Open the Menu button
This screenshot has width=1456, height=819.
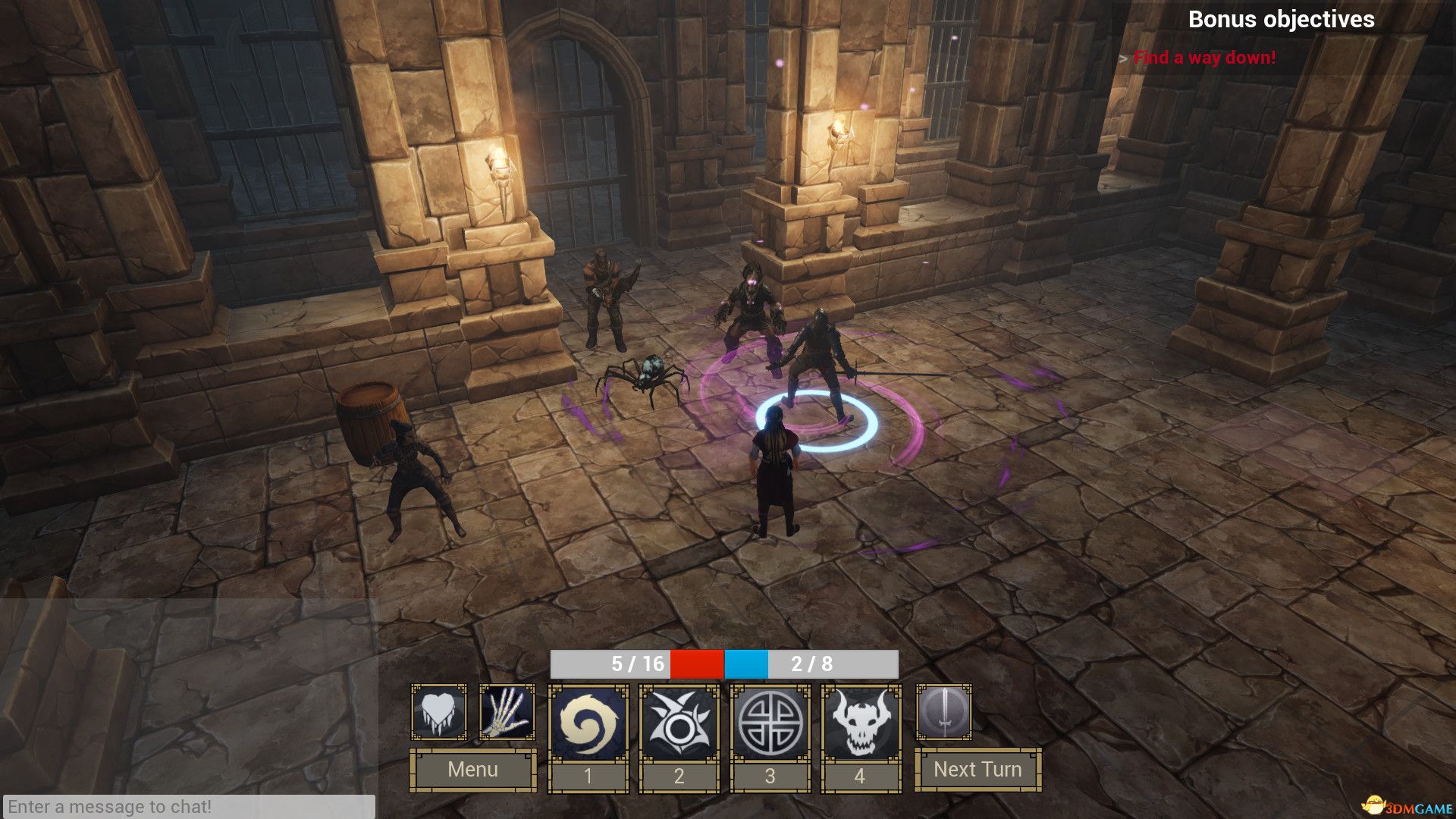(x=472, y=769)
